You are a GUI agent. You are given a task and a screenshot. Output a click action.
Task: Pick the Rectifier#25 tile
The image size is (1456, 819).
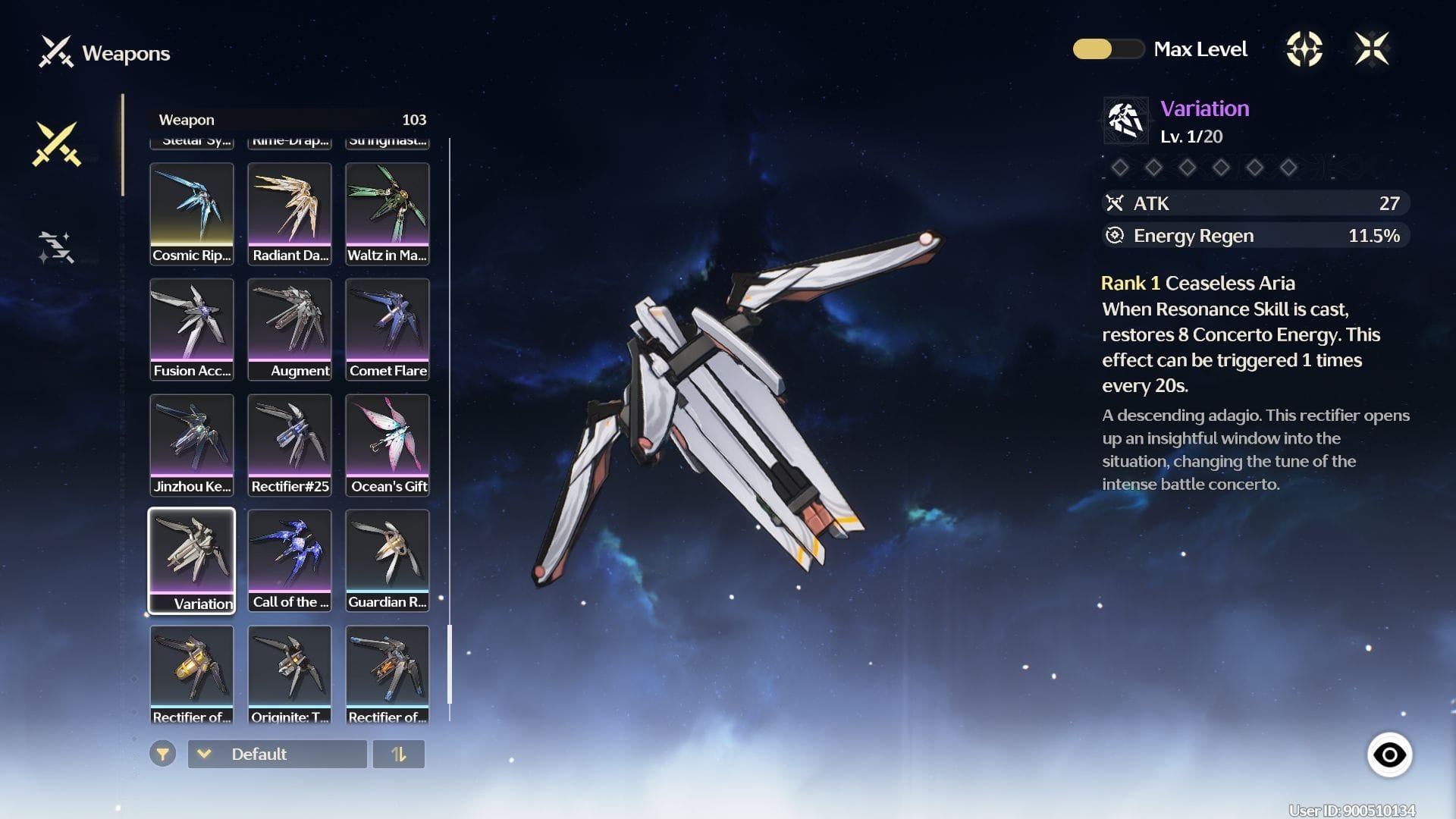coord(290,445)
